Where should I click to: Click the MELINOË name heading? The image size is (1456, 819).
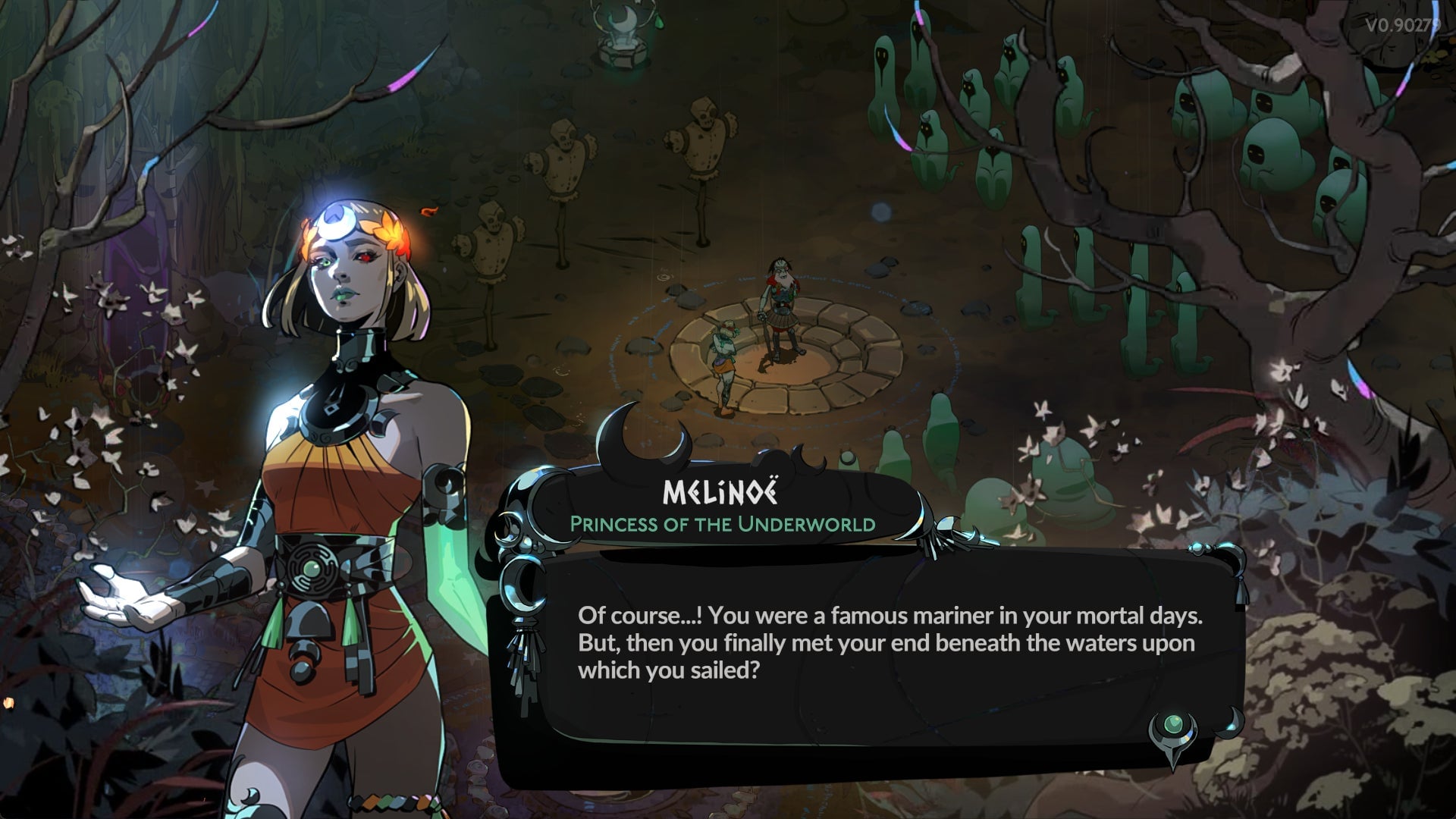(719, 494)
